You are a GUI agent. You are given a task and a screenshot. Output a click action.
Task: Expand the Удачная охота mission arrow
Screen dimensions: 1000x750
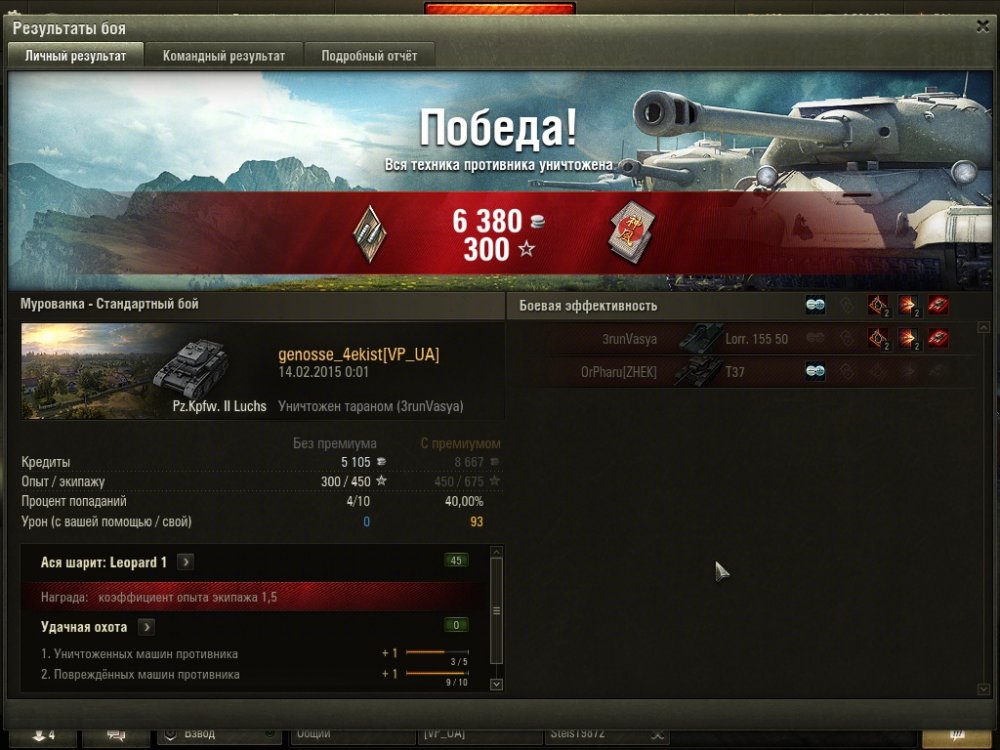[146, 627]
